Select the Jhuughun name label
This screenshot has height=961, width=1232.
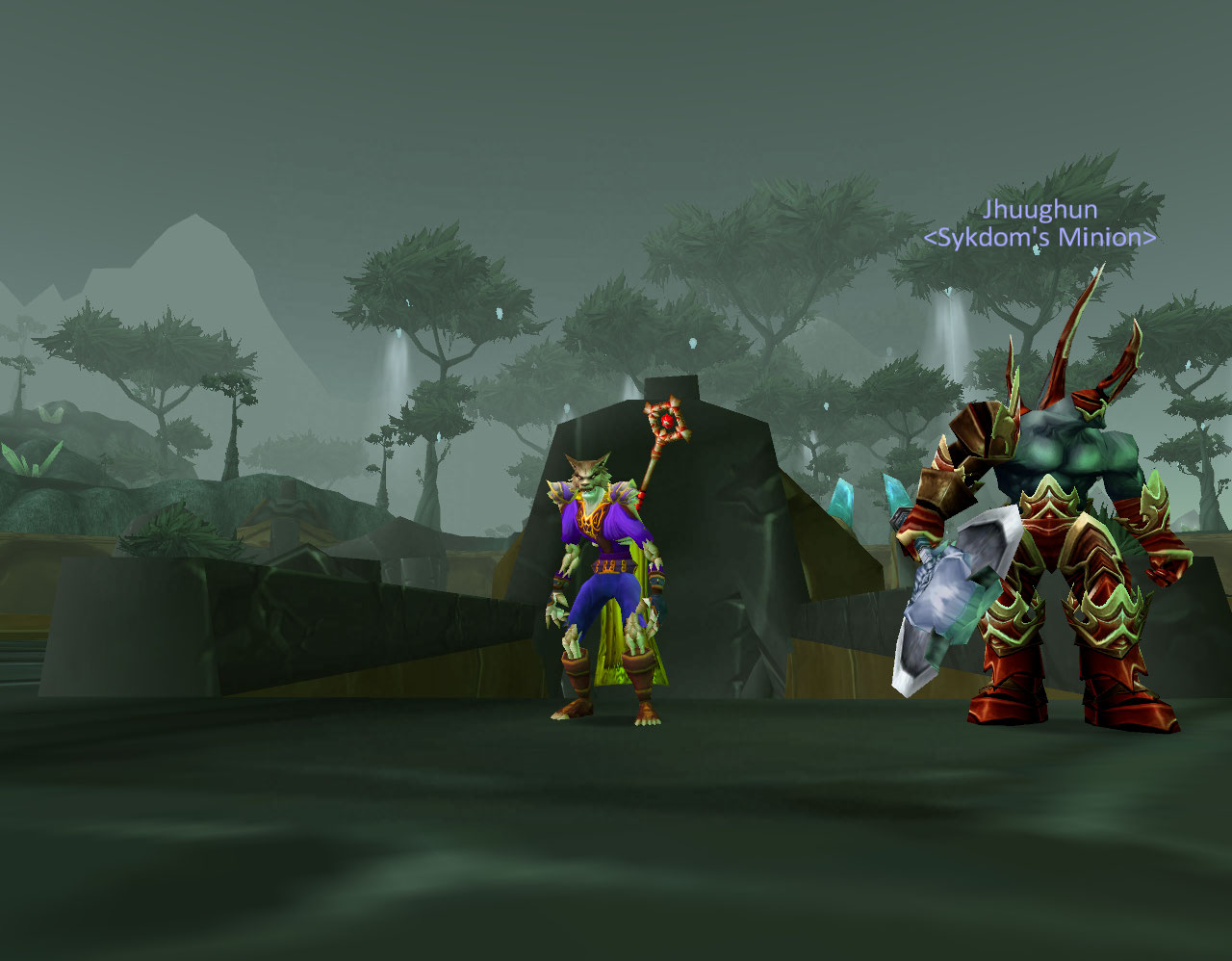(x=1039, y=210)
